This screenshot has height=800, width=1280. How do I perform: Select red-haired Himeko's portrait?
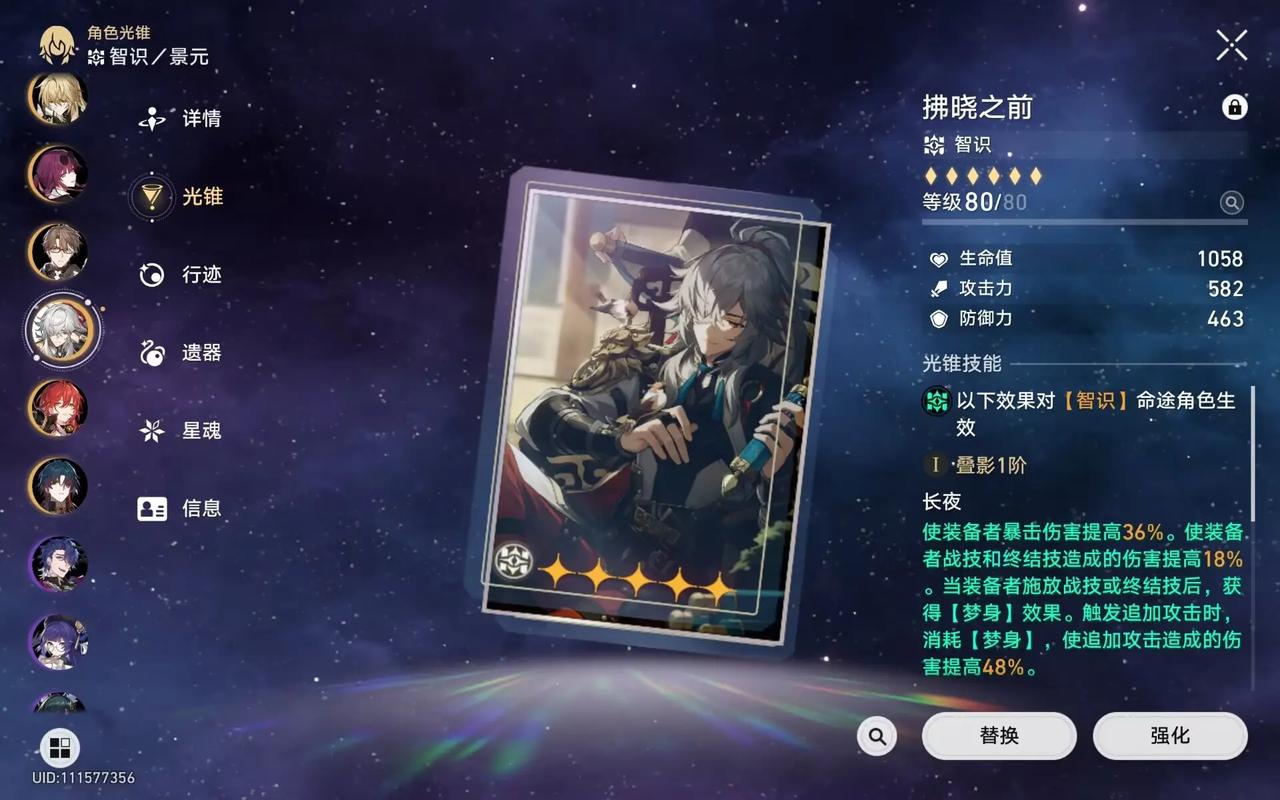pos(58,408)
